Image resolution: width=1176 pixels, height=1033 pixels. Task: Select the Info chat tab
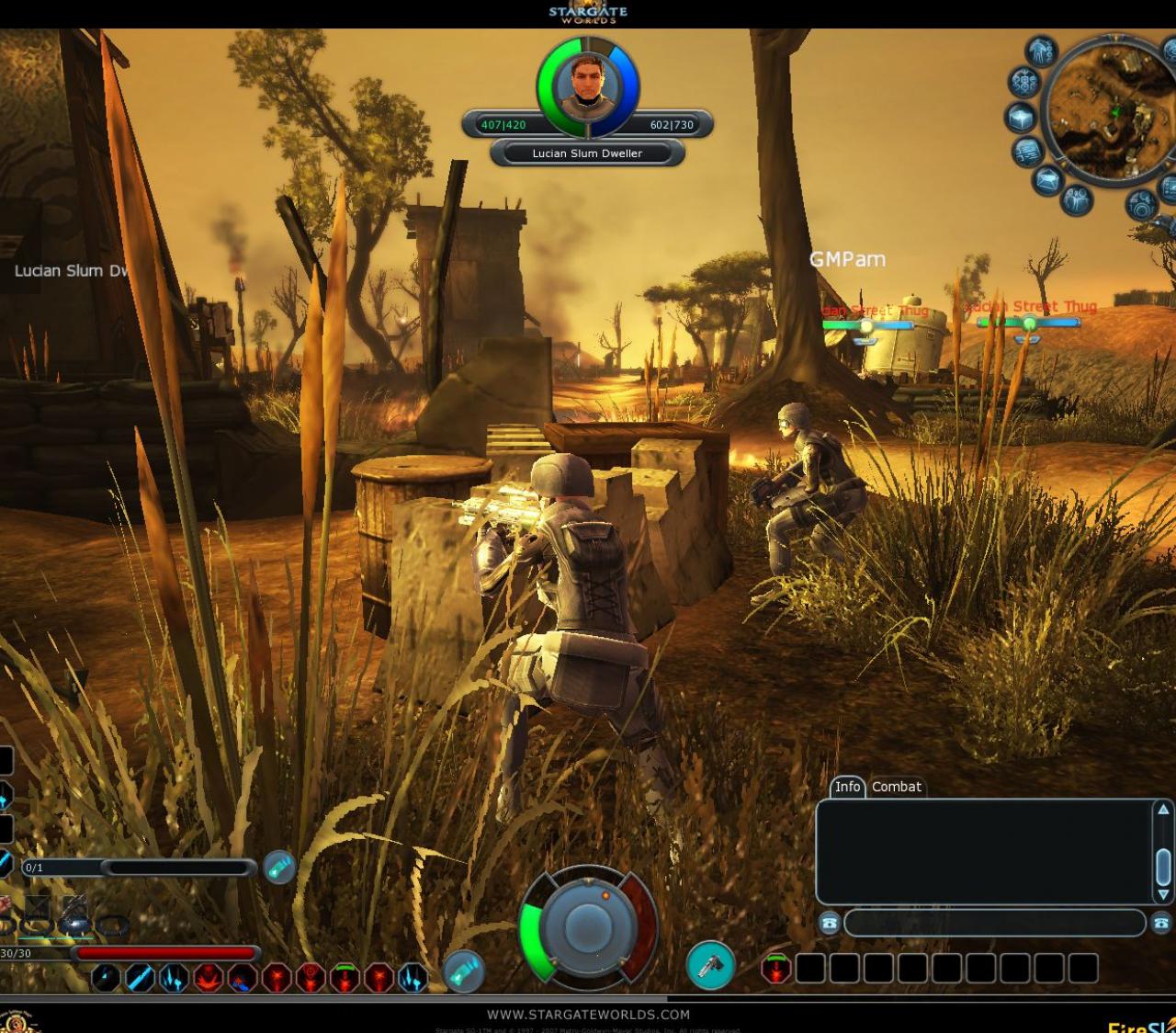click(848, 788)
